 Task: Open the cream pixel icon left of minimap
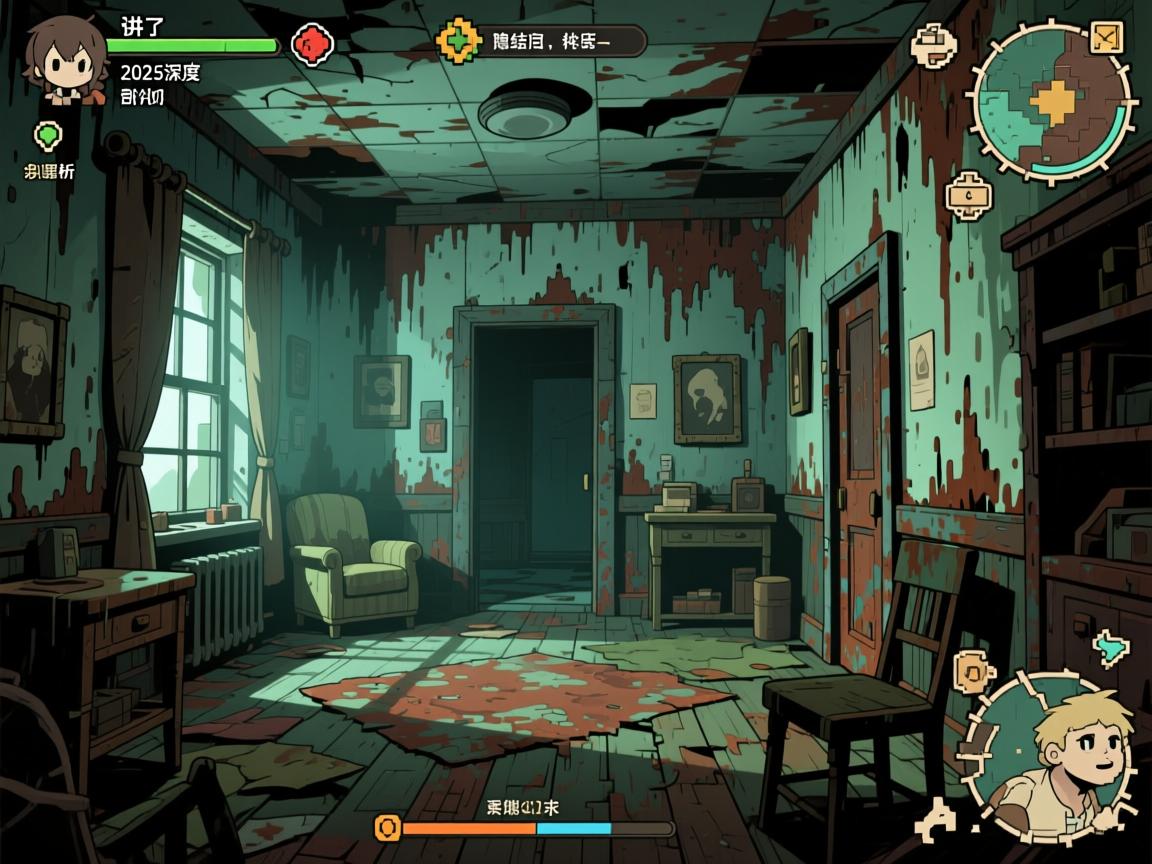click(934, 46)
